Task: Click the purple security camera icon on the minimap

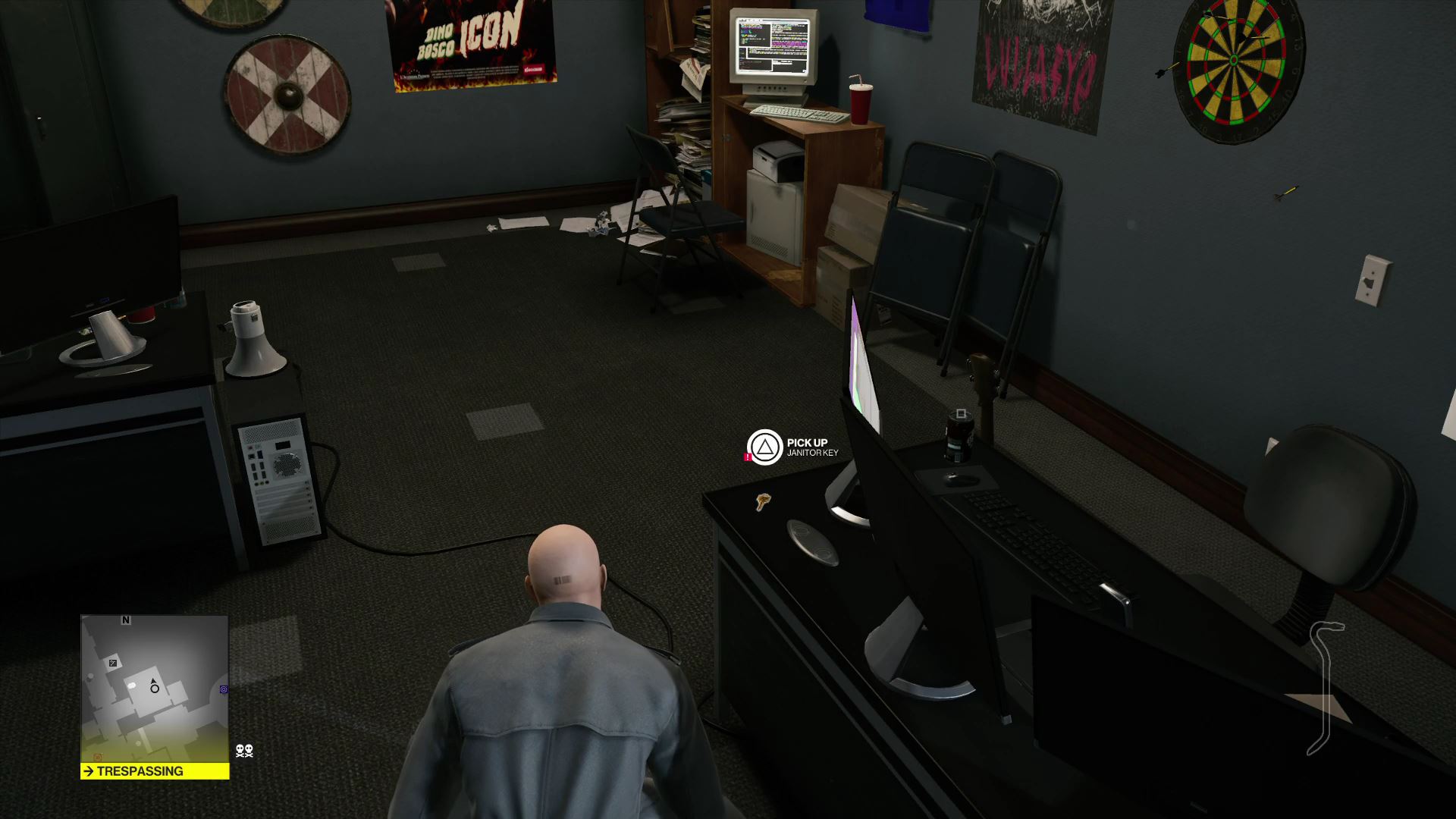Action: tap(224, 689)
